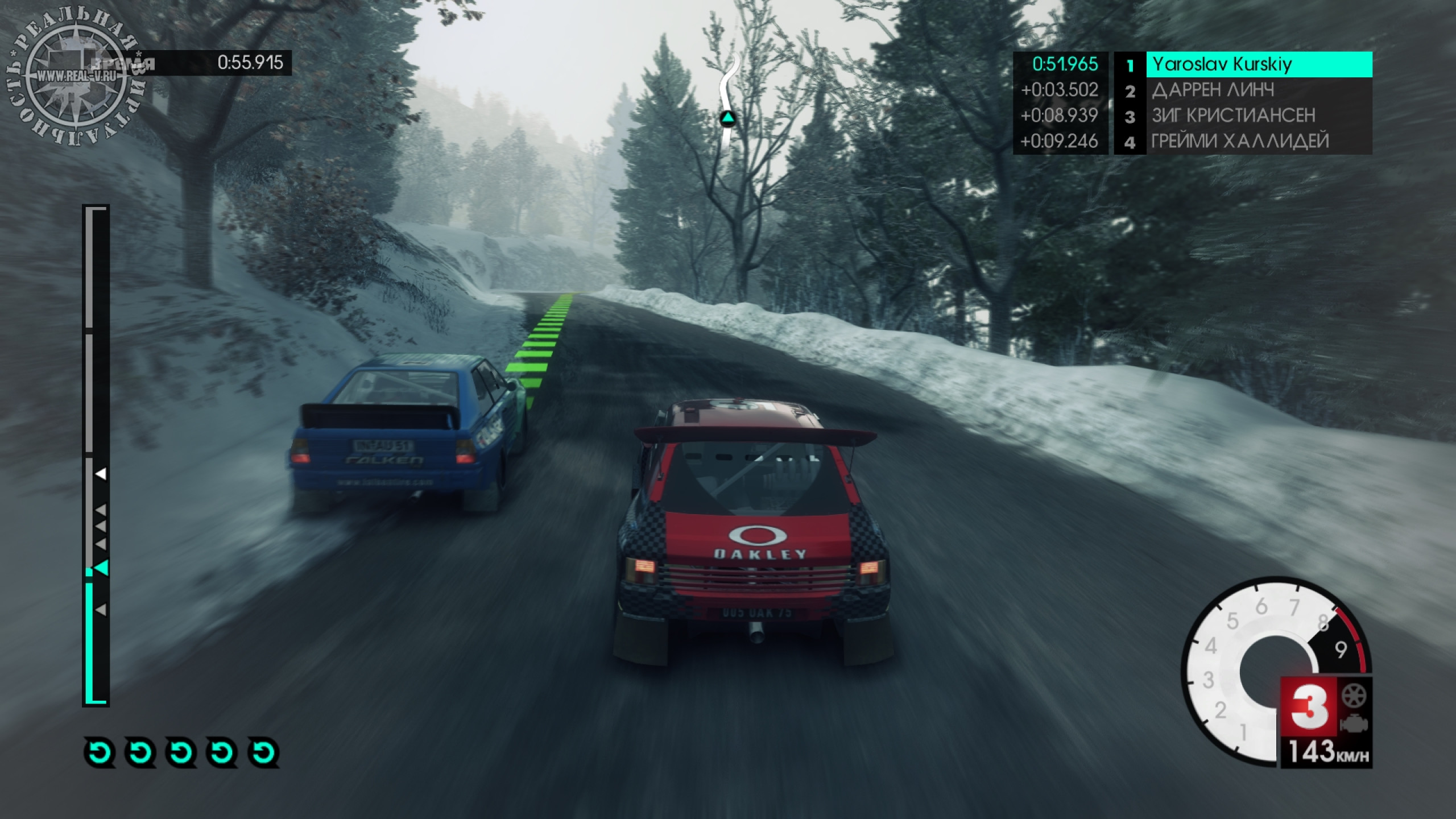Click the engine damage icon
The height and width of the screenshot is (819, 1456).
[x=1354, y=725]
